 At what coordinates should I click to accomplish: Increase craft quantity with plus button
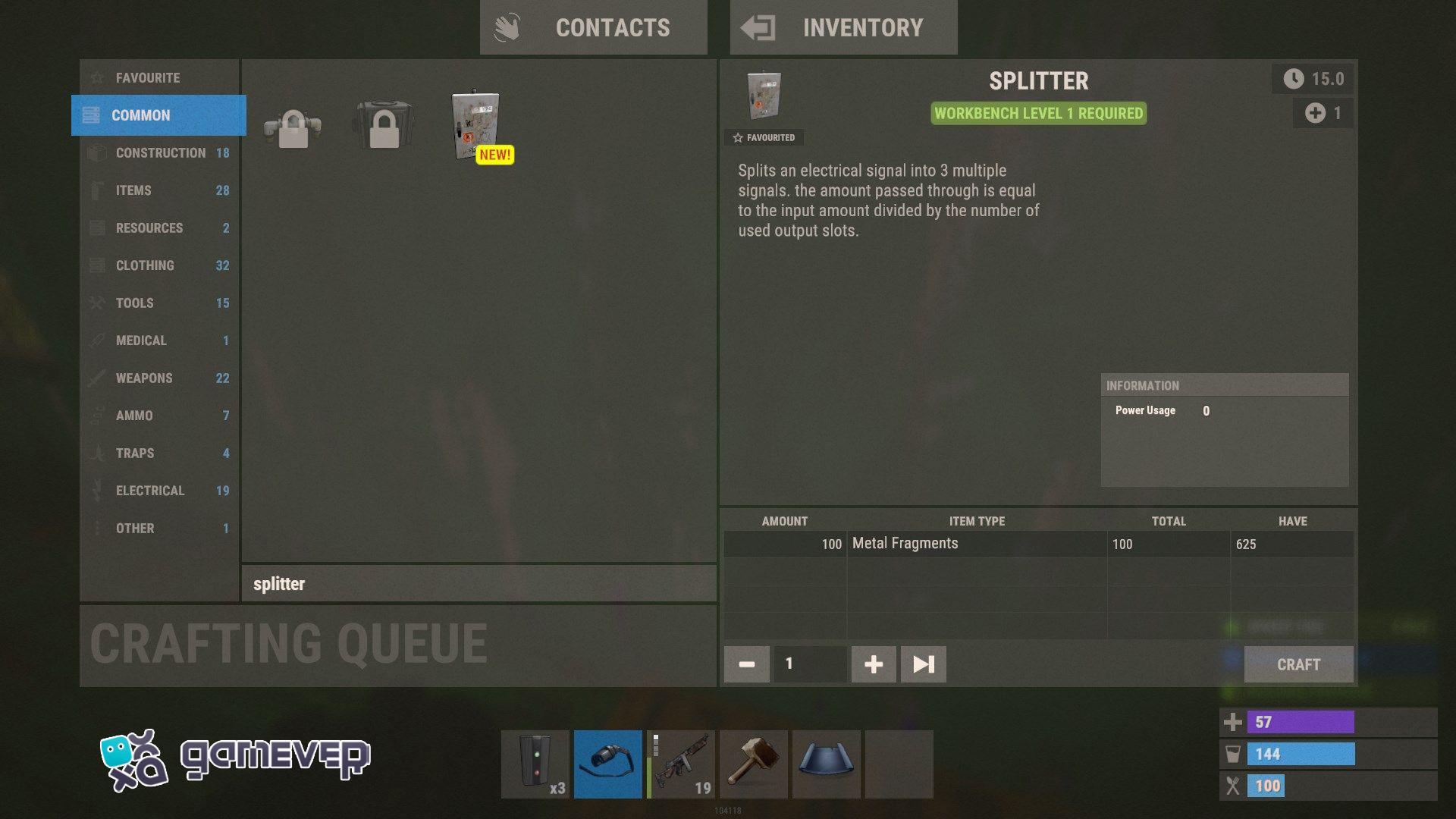873,664
